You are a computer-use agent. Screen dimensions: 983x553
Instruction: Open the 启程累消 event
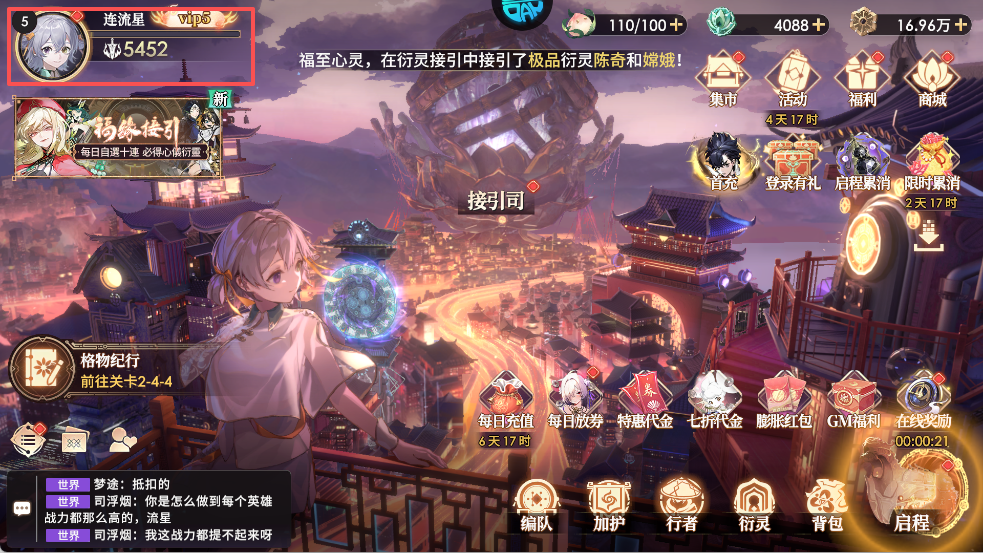click(x=862, y=162)
